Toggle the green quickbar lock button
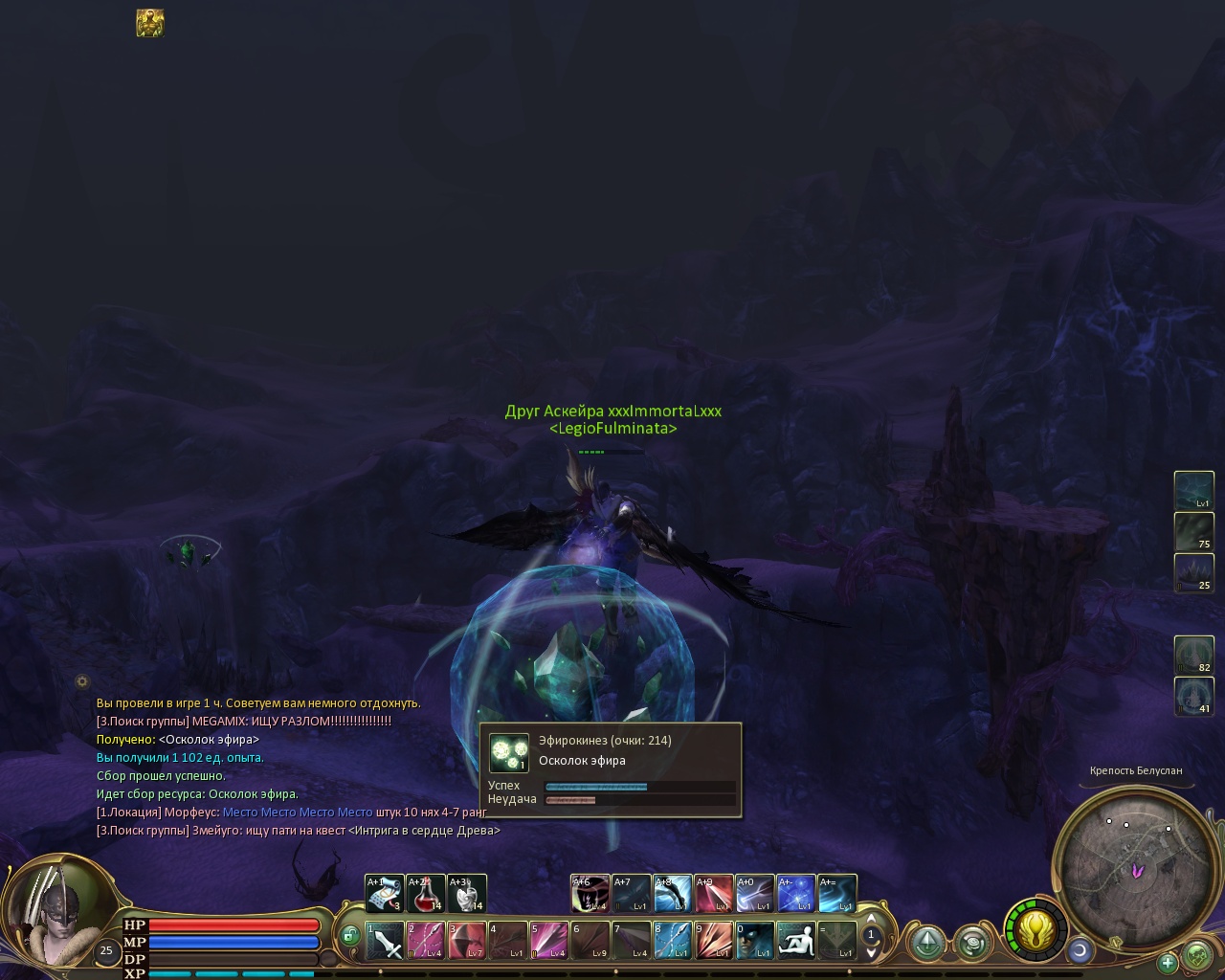Viewport: 1225px width, 980px height. click(350, 935)
